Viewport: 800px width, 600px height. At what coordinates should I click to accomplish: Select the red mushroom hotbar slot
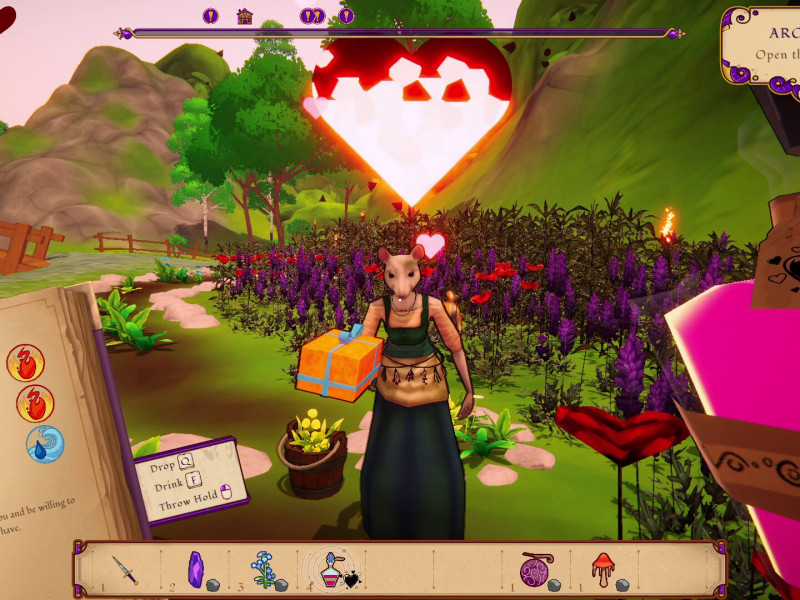tap(602, 570)
